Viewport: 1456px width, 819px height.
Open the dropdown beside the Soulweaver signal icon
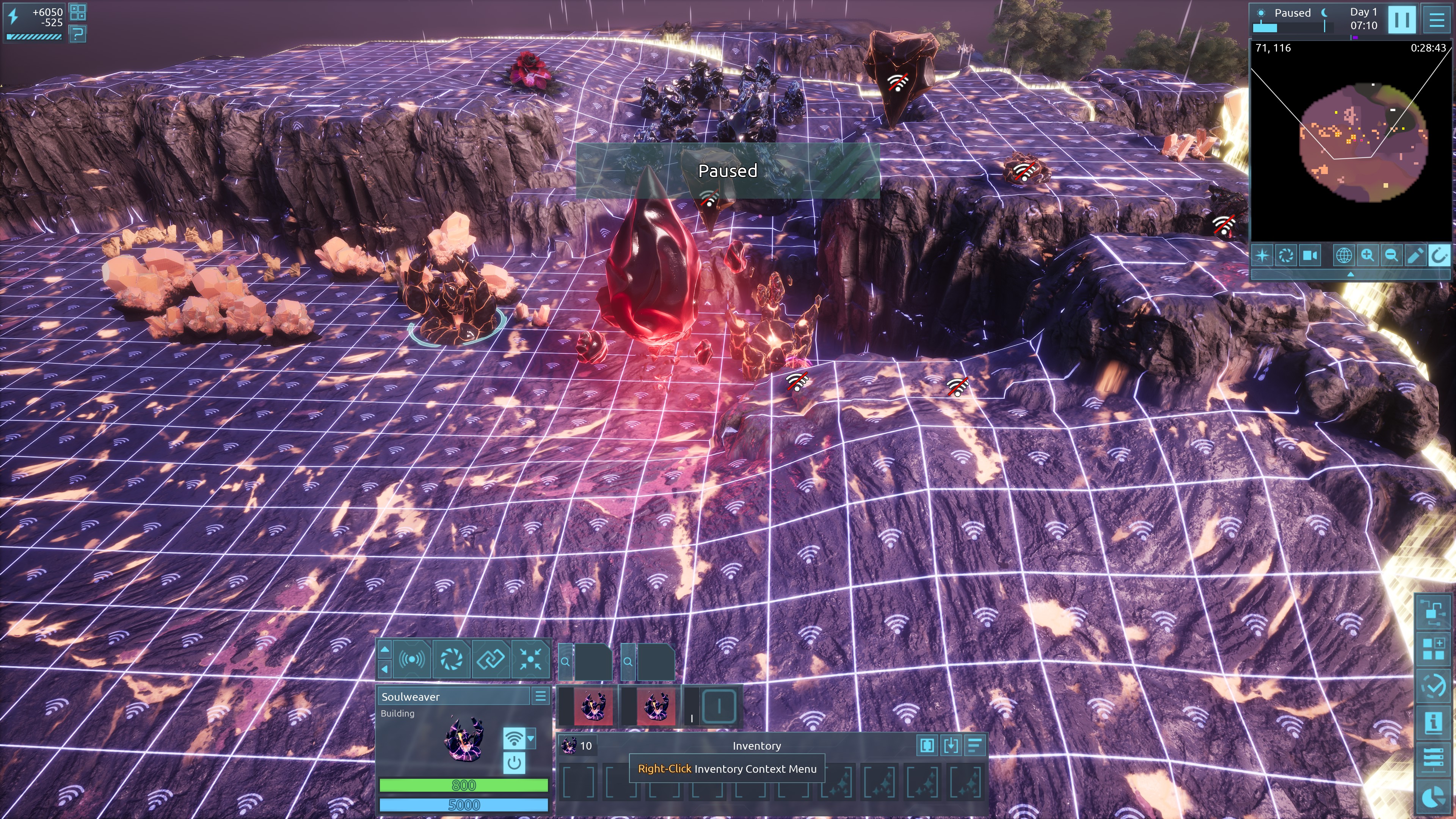pos(531,738)
